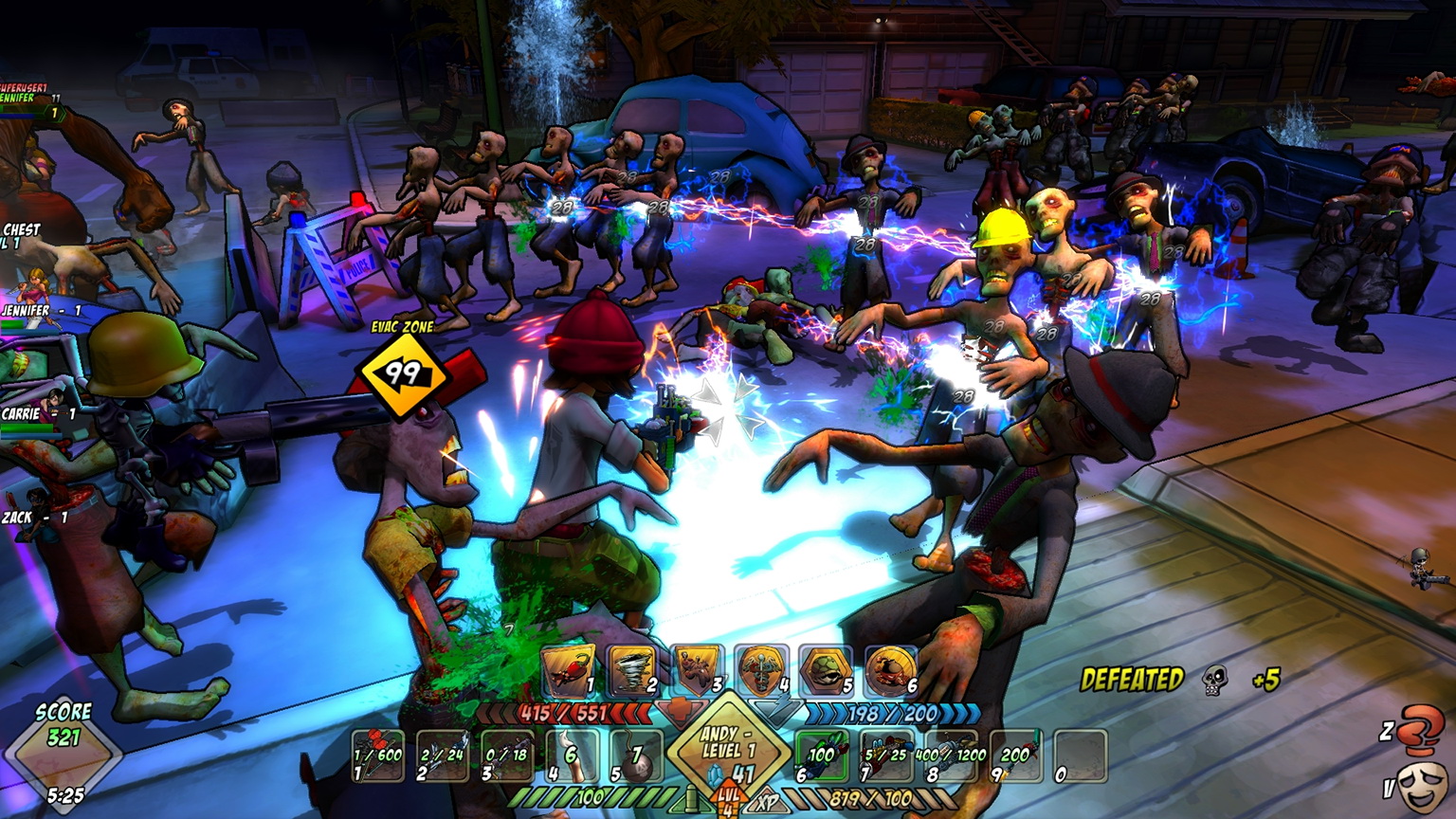The width and height of the screenshot is (1456, 819).
Task: Click the orange LVL 4 level-up arrow
Action: click(x=728, y=798)
